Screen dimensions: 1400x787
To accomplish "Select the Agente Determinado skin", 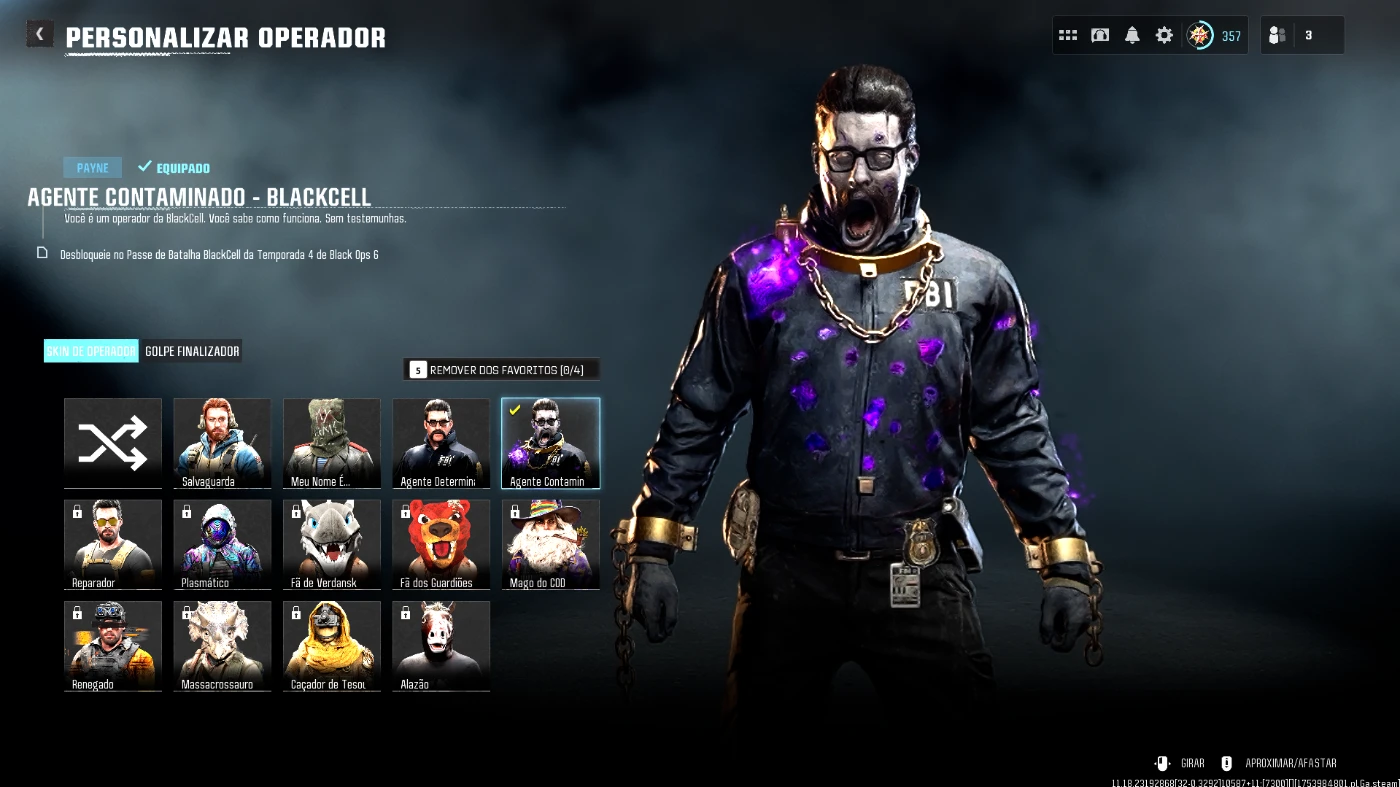I will (x=441, y=443).
